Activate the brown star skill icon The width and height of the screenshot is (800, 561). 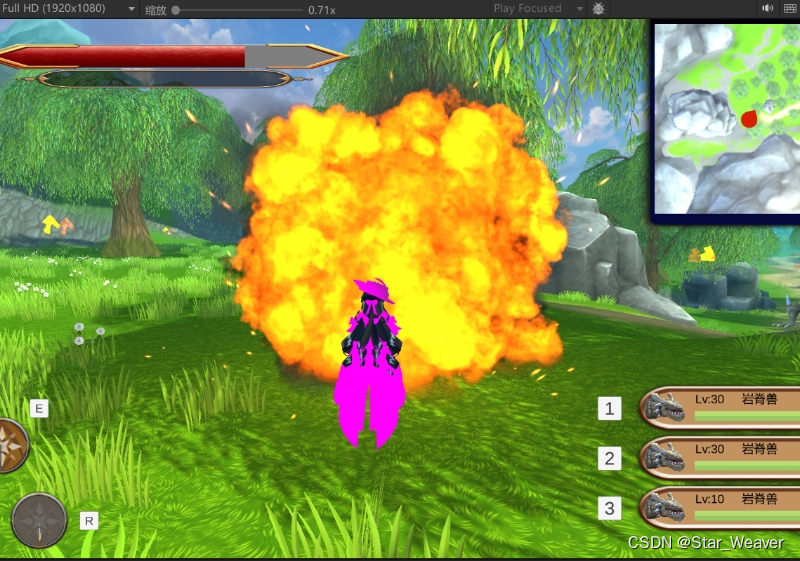point(11,445)
